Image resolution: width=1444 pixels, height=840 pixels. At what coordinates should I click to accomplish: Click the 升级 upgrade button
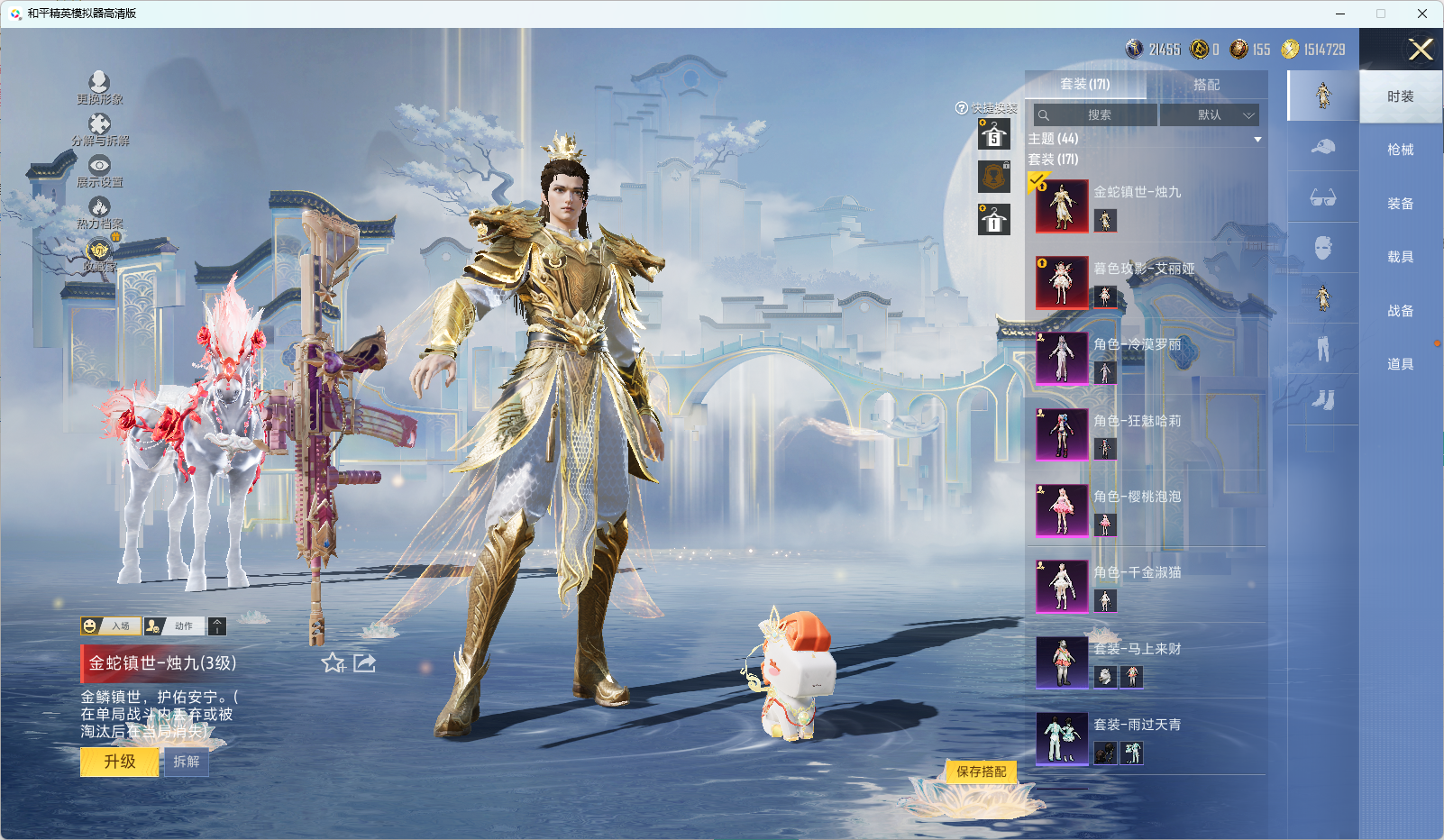point(120,762)
